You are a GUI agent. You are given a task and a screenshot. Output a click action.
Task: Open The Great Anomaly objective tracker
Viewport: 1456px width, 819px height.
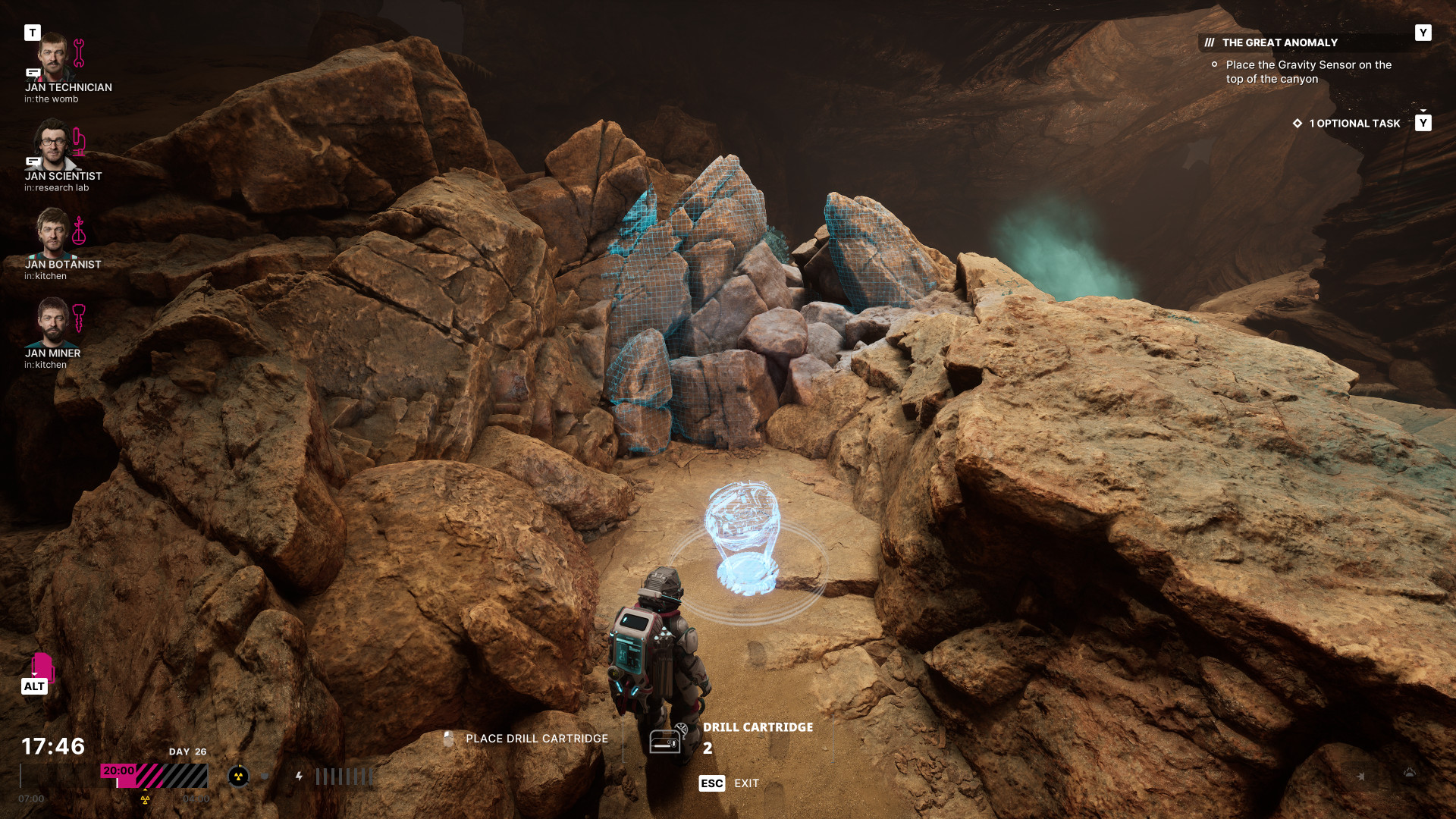click(1279, 43)
